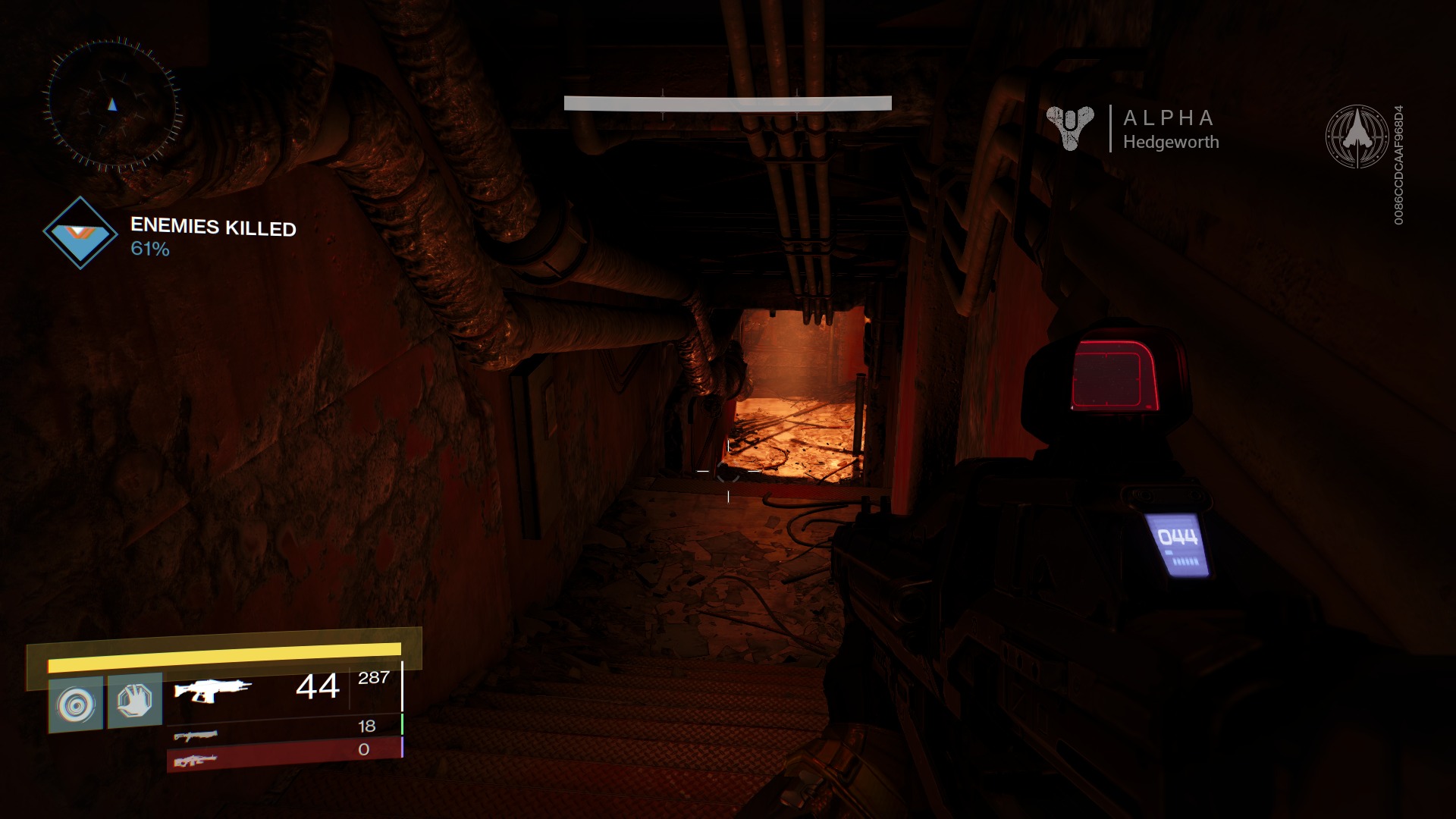Activate the spiral grenade ability icon
The width and height of the screenshot is (1456, 819).
(76, 704)
